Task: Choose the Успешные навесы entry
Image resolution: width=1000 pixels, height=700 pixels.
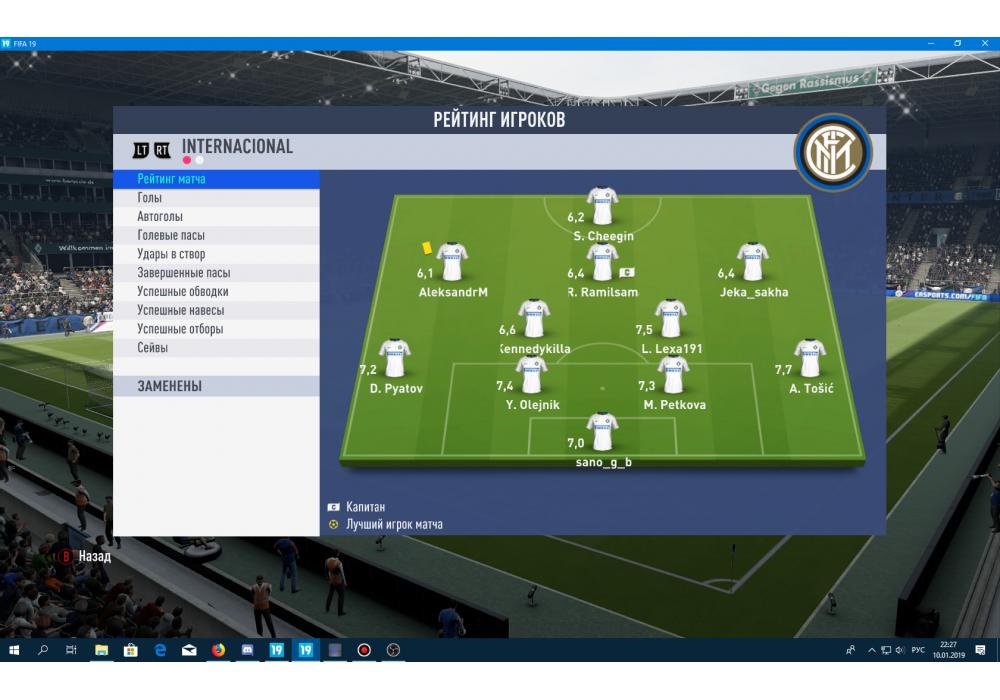Action: 180,311
